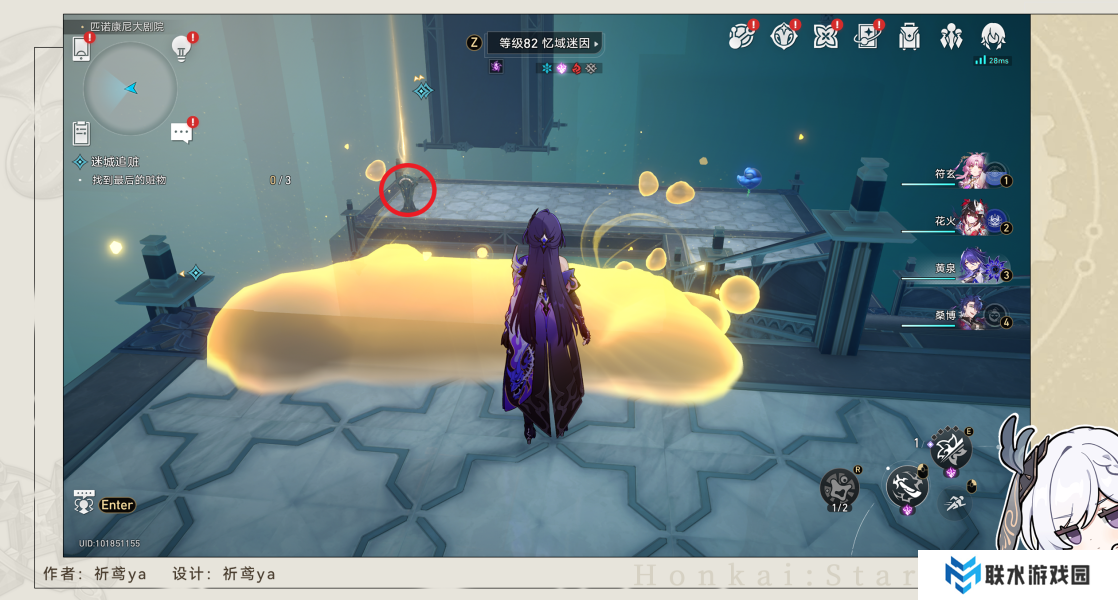Open the phone menu icon
The width and height of the screenshot is (1118, 600).
tap(82, 48)
